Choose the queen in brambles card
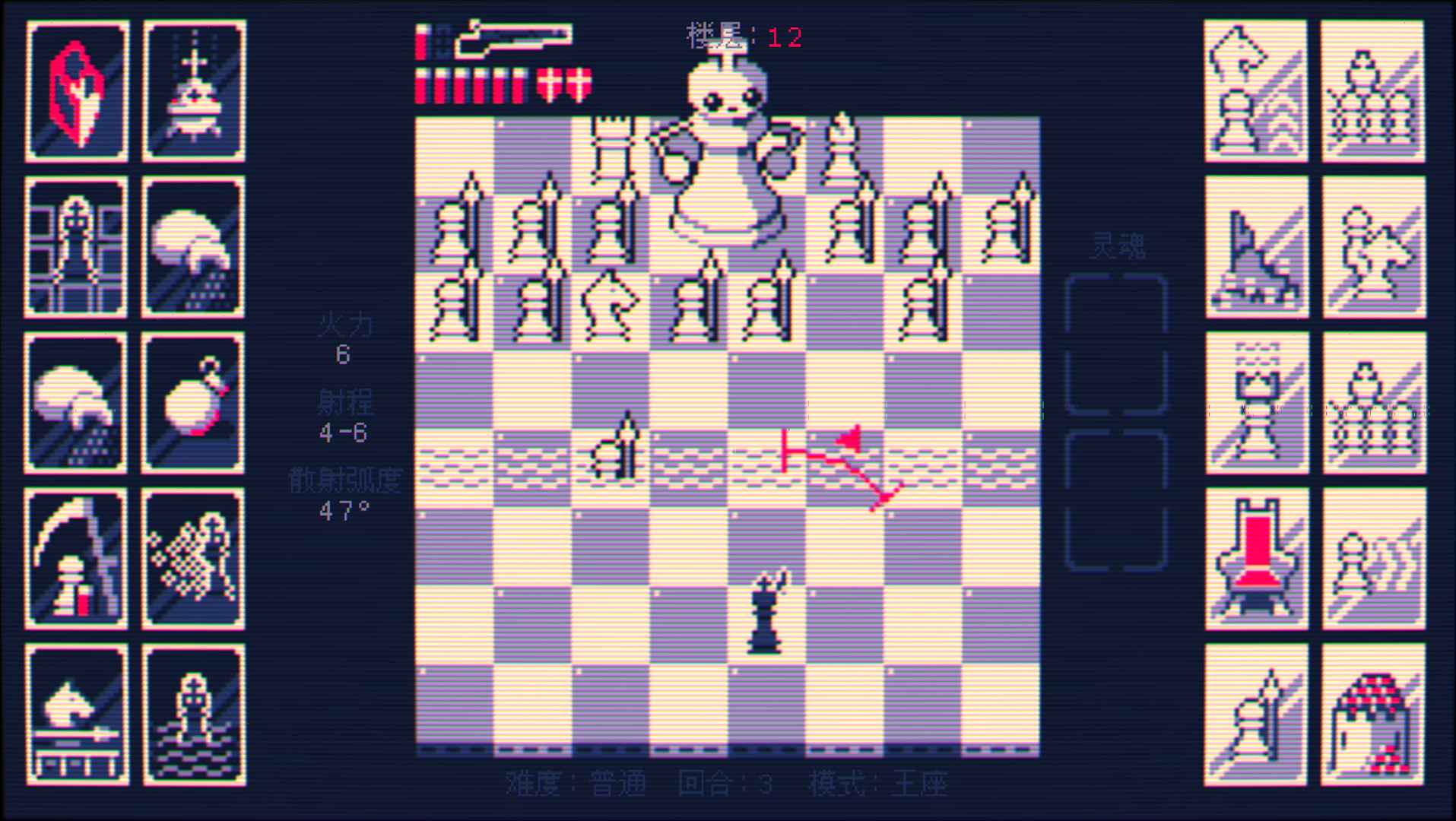1456x821 pixels. click(194, 559)
